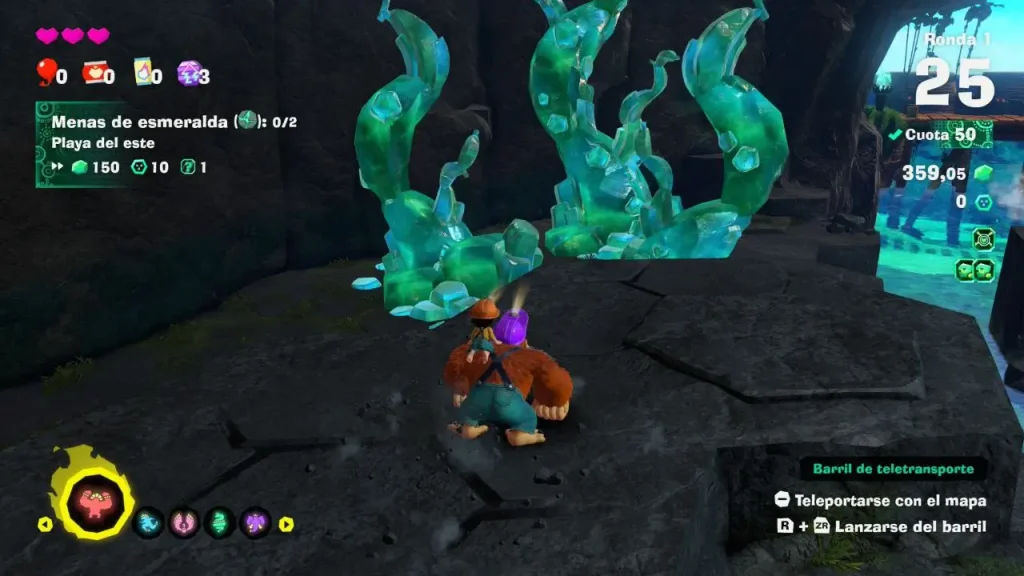Click the purple lightning crystal item icon
The image size is (1024, 576).
(188, 72)
